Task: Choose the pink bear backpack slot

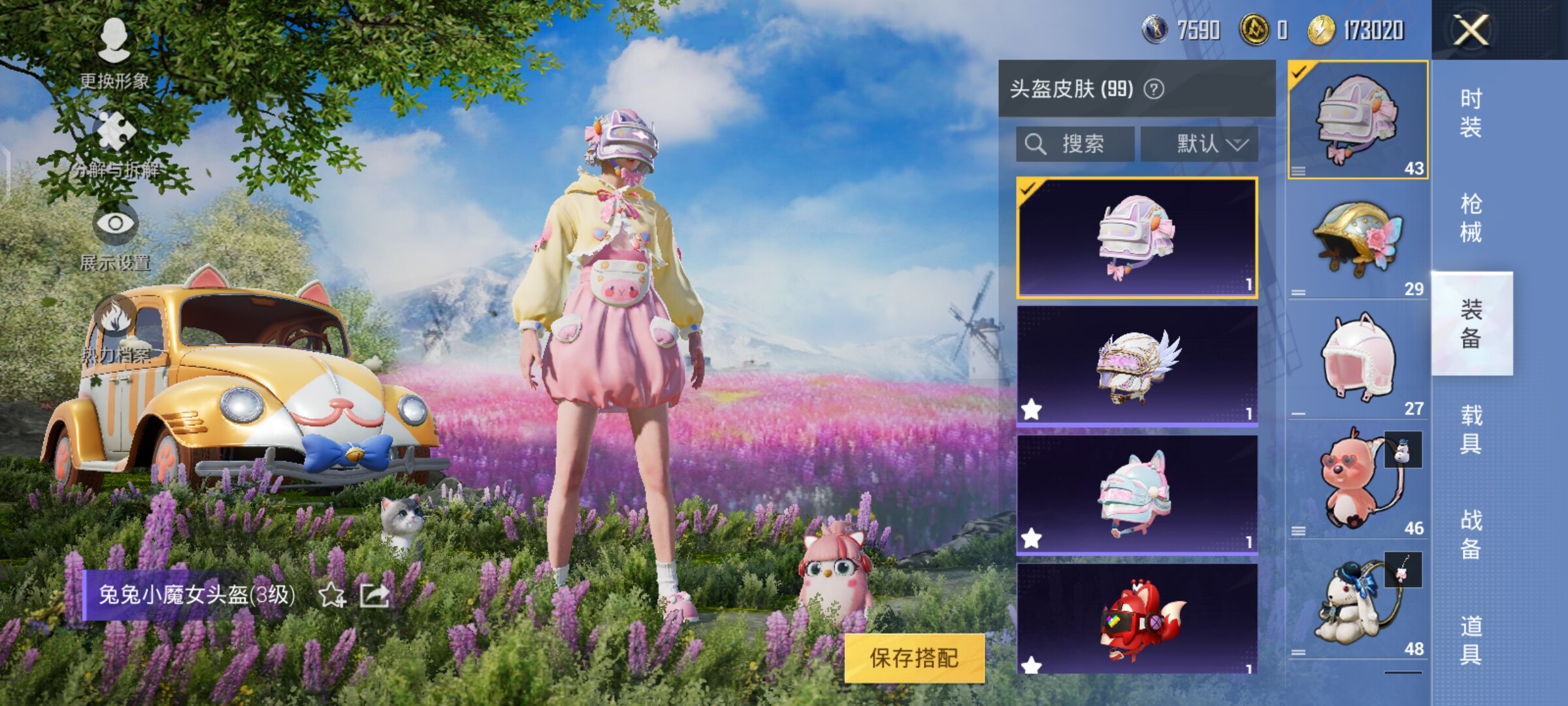Action: (x=1358, y=480)
